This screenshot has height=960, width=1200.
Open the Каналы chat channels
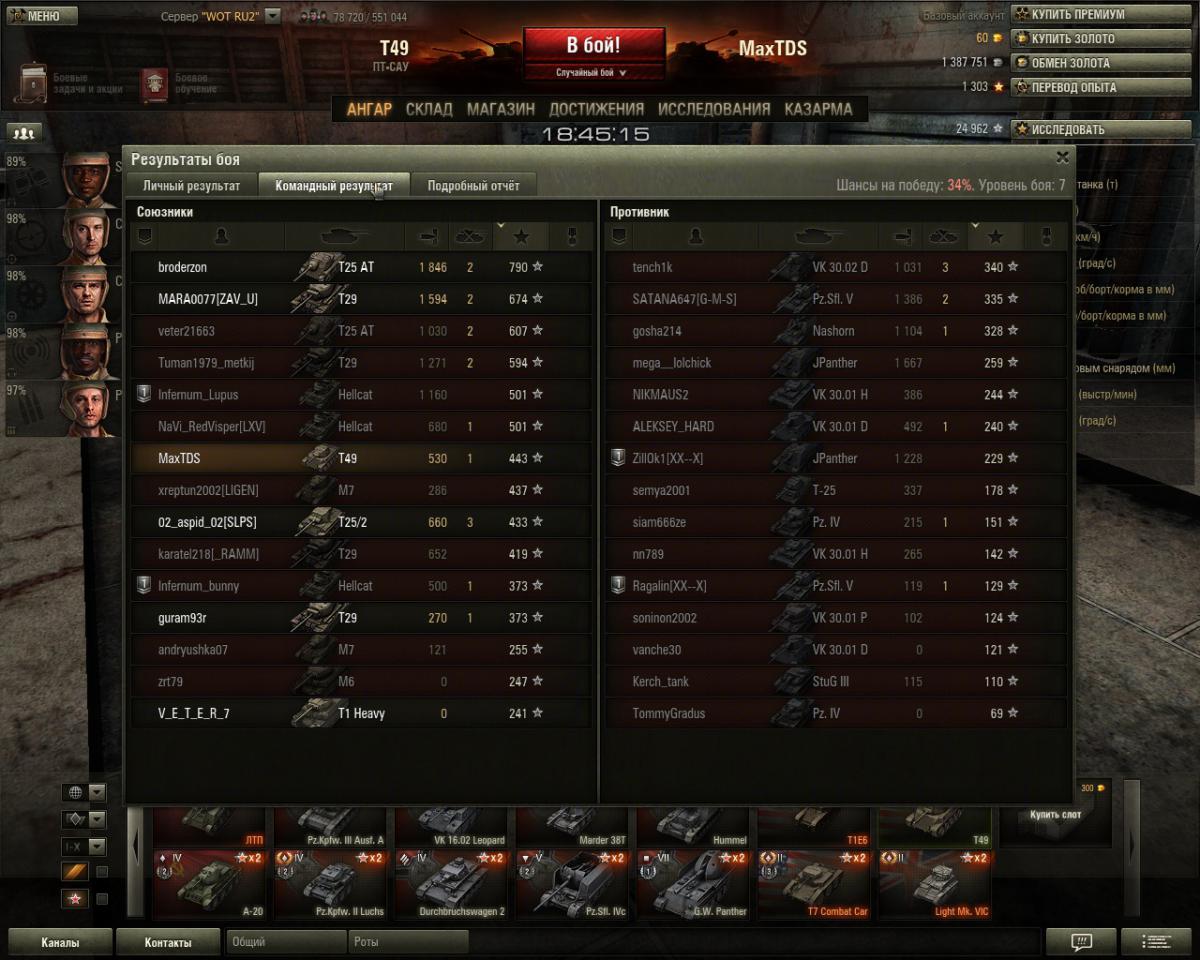coord(60,942)
